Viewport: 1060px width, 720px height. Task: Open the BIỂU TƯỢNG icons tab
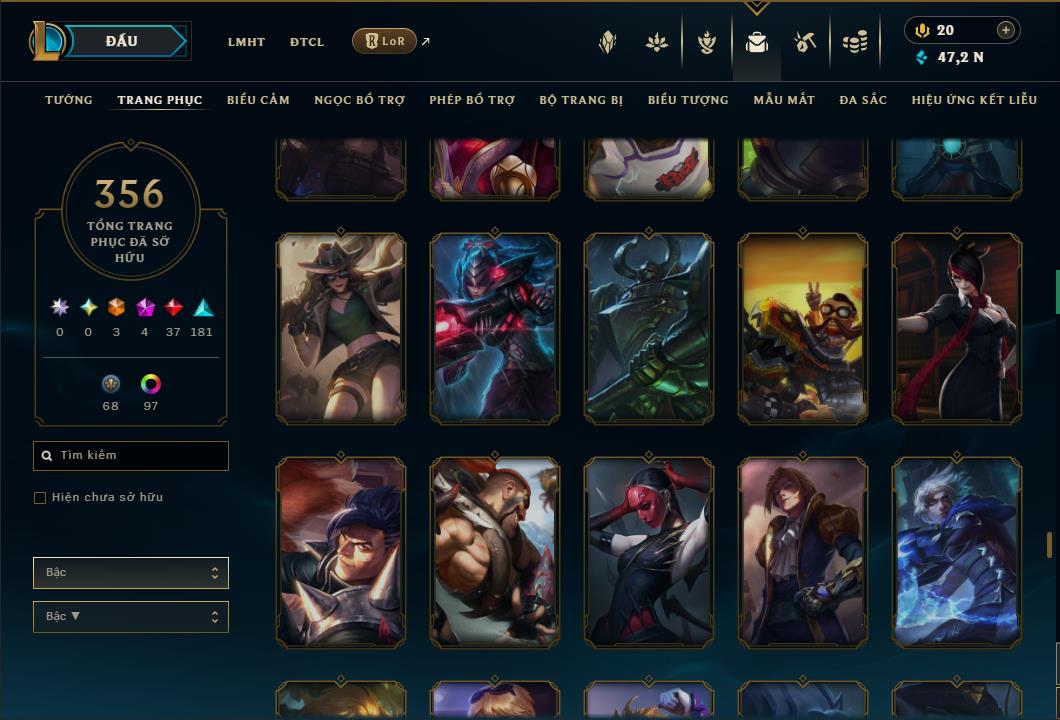point(688,100)
